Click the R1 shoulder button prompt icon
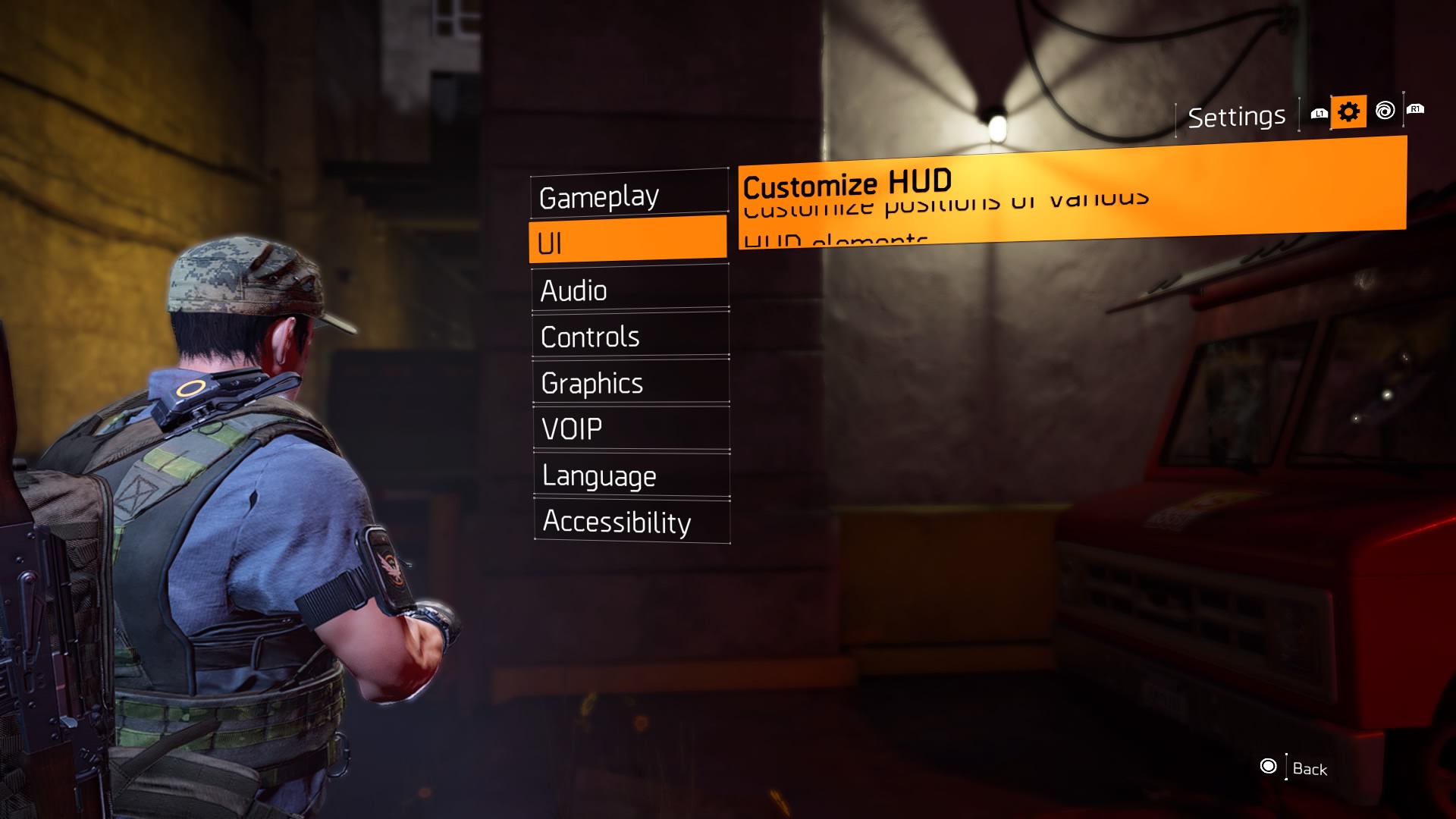This screenshot has width=1456, height=819. tap(1417, 110)
